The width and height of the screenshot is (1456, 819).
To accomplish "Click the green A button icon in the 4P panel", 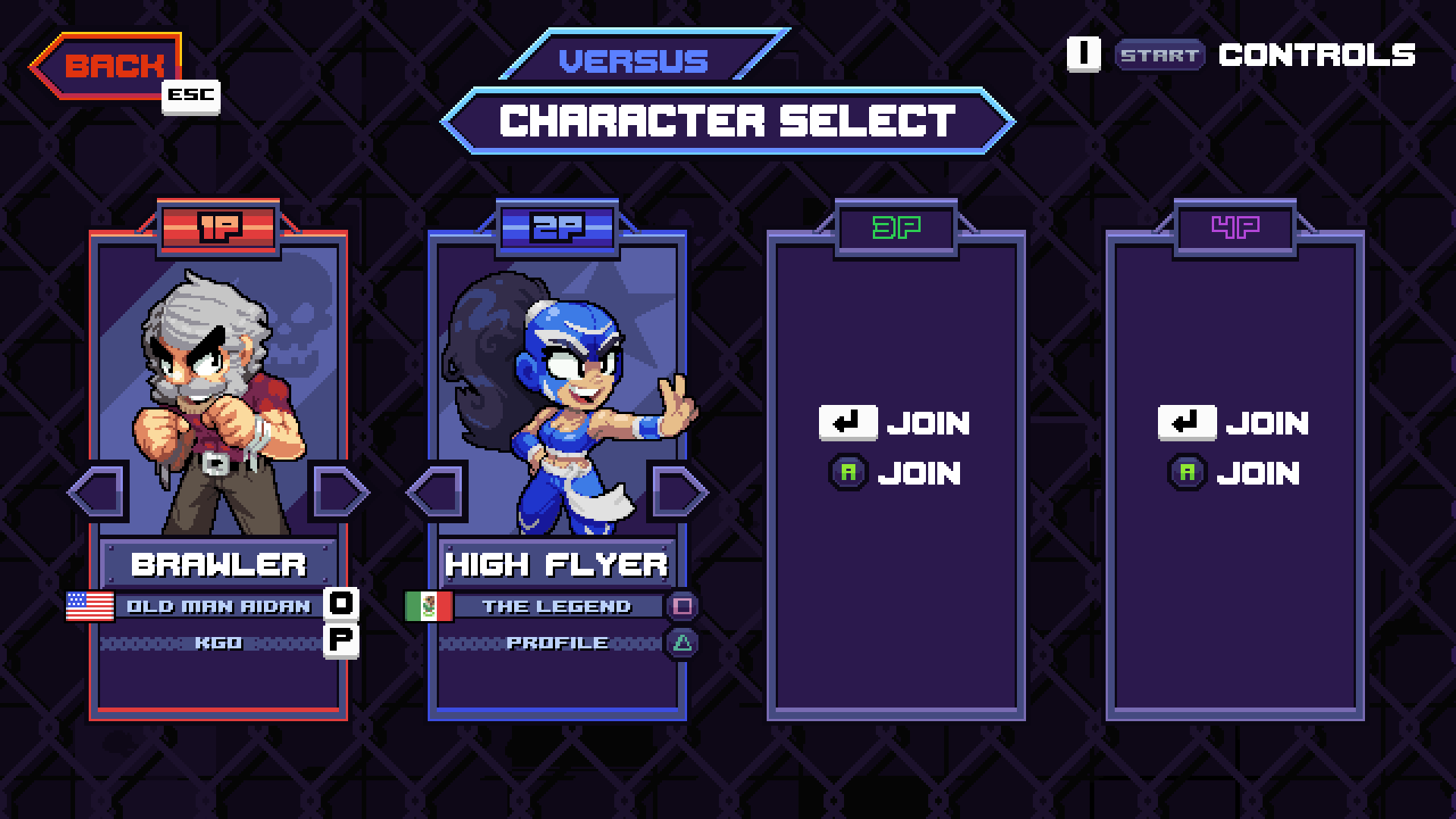I will 1187,472.
